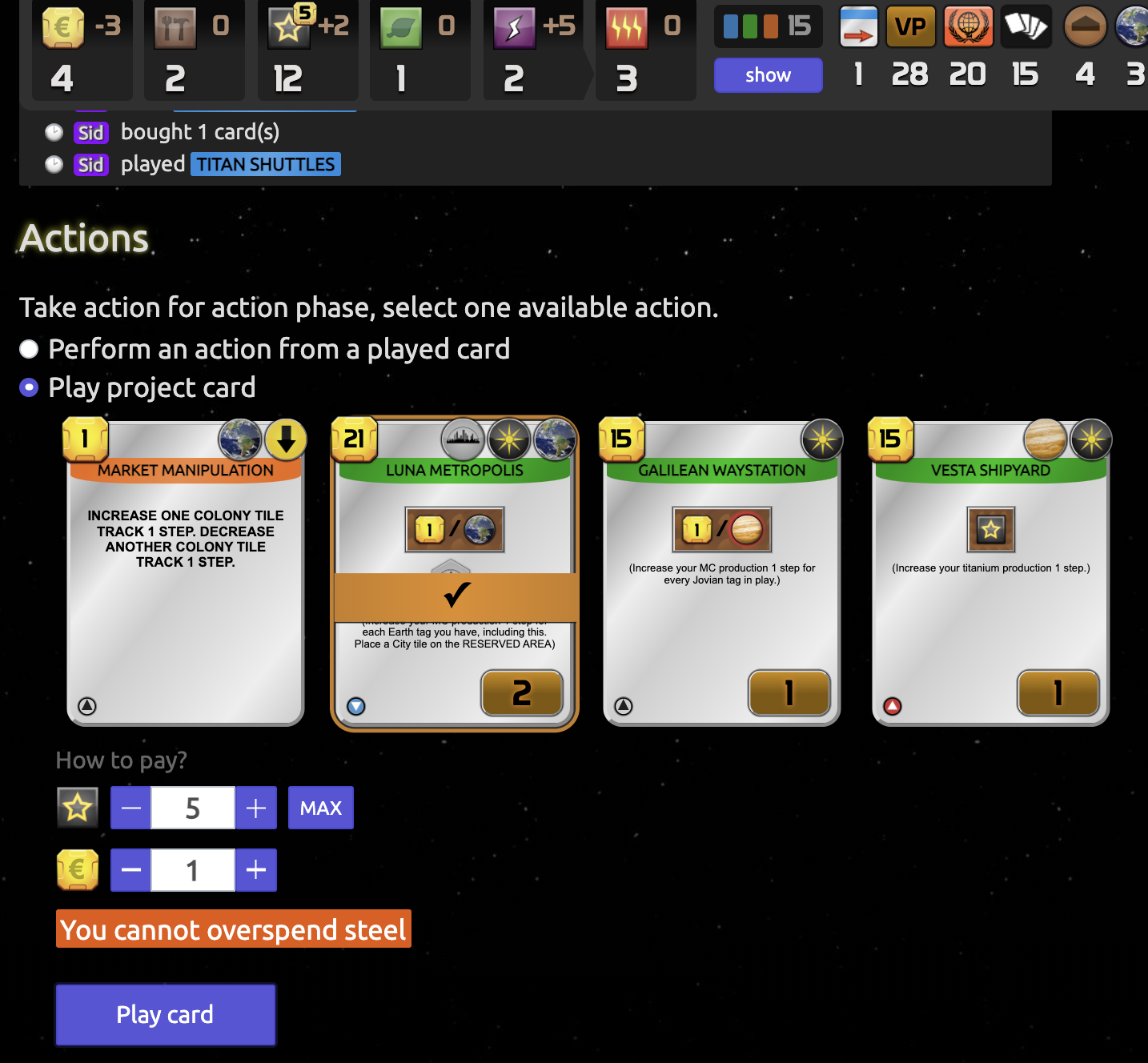This screenshot has width=1148, height=1063.
Task: Click the red heat resource icon
Action: (x=625, y=26)
